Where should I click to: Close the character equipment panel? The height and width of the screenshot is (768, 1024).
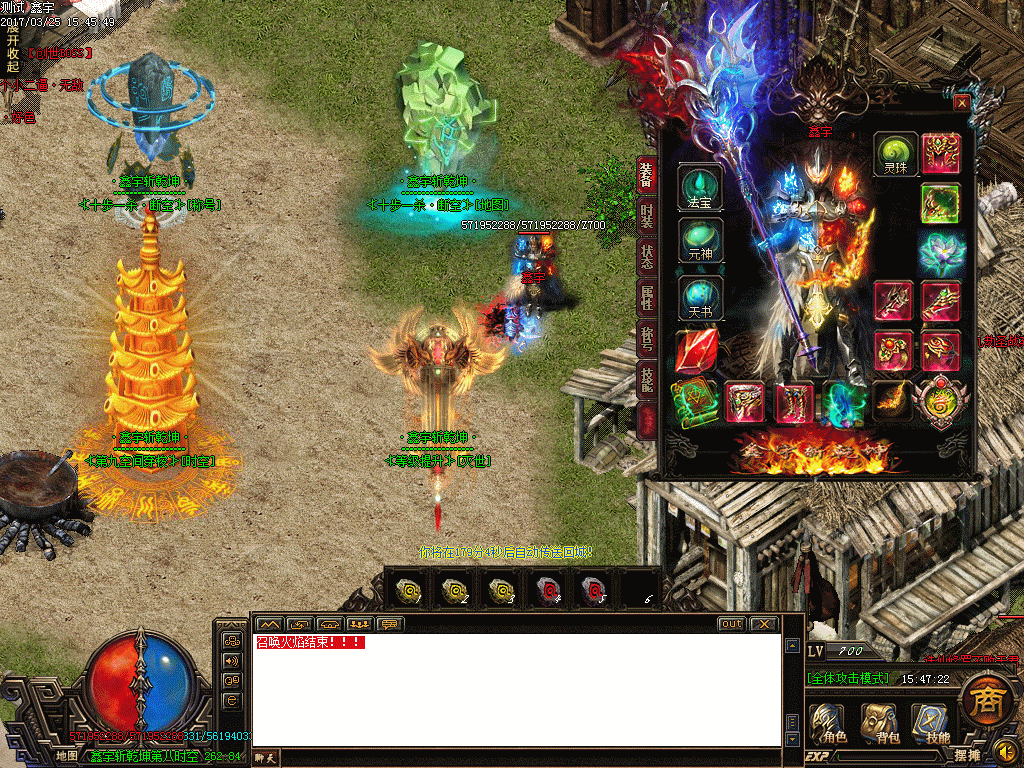click(x=962, y=102)
